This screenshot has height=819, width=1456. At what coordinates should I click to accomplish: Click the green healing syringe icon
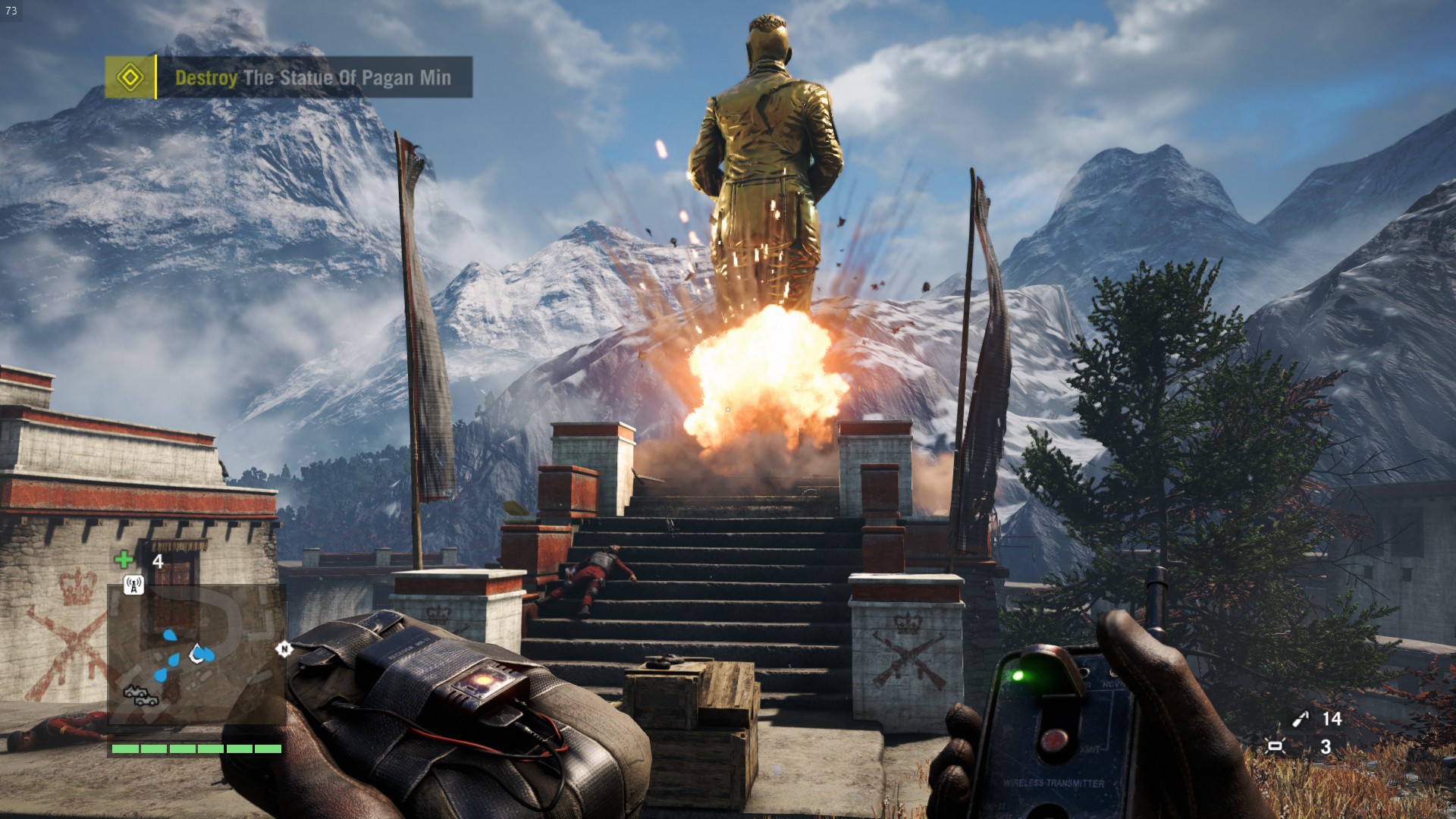pos(124,560)
